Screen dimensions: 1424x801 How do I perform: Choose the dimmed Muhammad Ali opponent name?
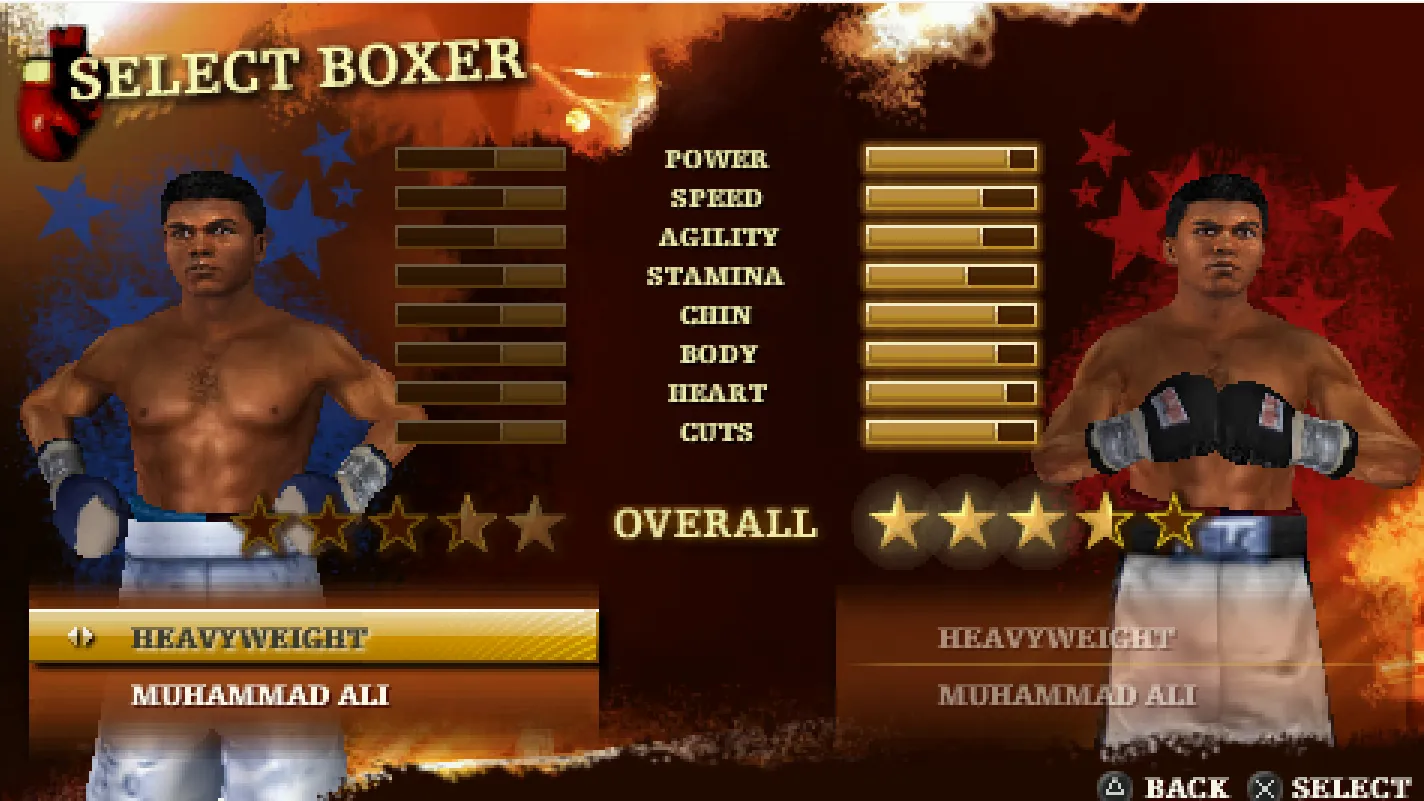1066,695
